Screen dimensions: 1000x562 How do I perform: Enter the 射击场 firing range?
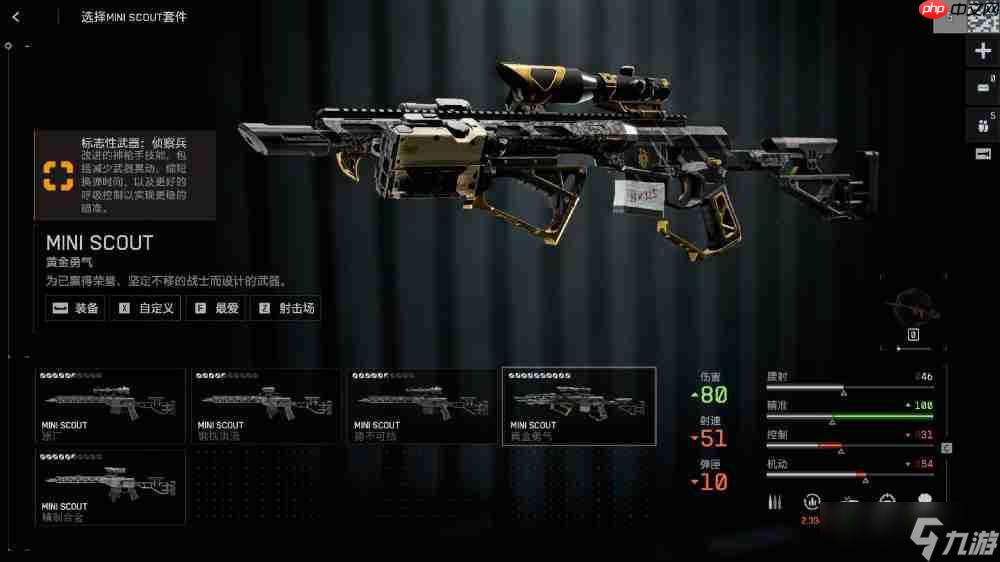[x=286, y=308]
